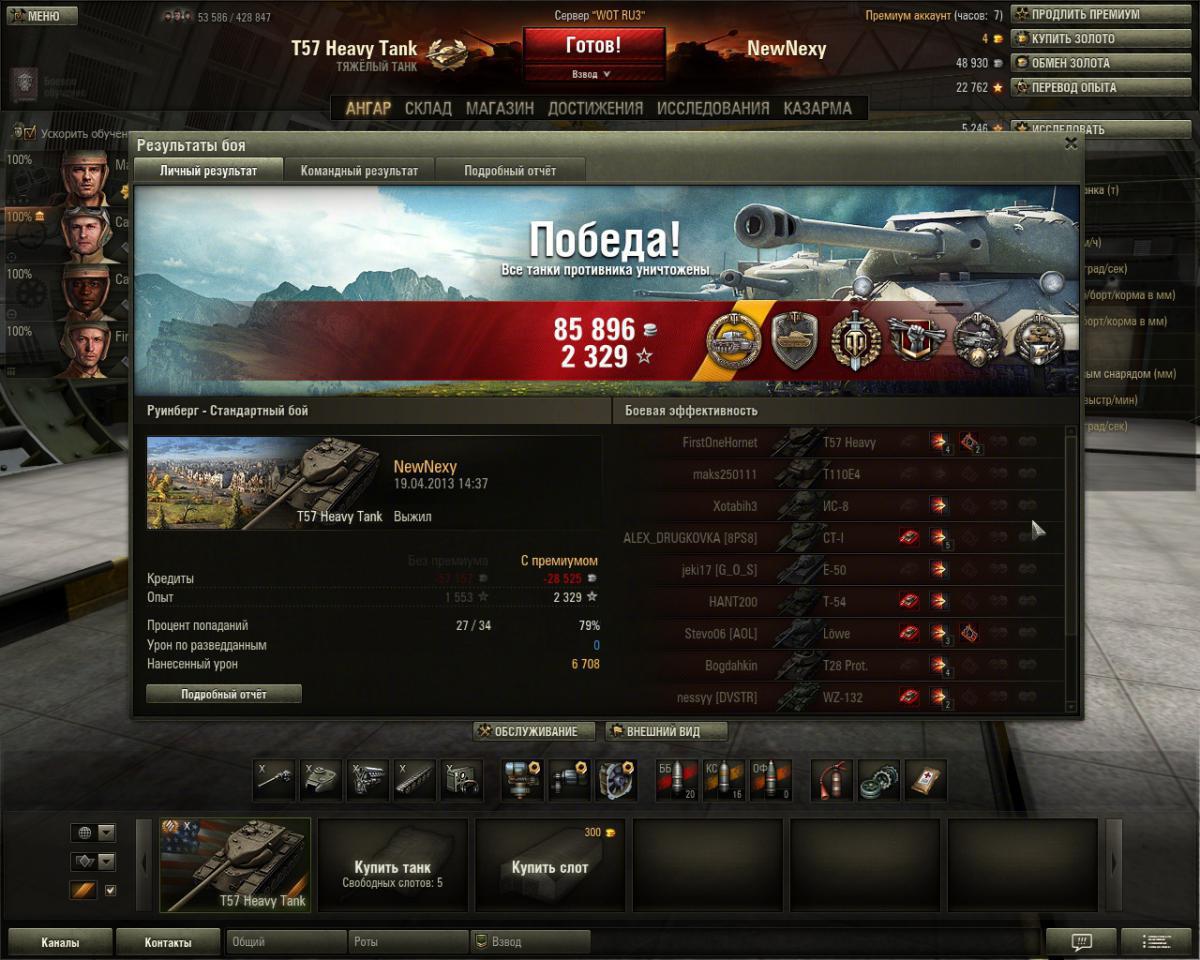Image resolution: width=1200 pixels, height=960 pixels.
Task: Click the red Готов! battle button
Action: (594, 46)
